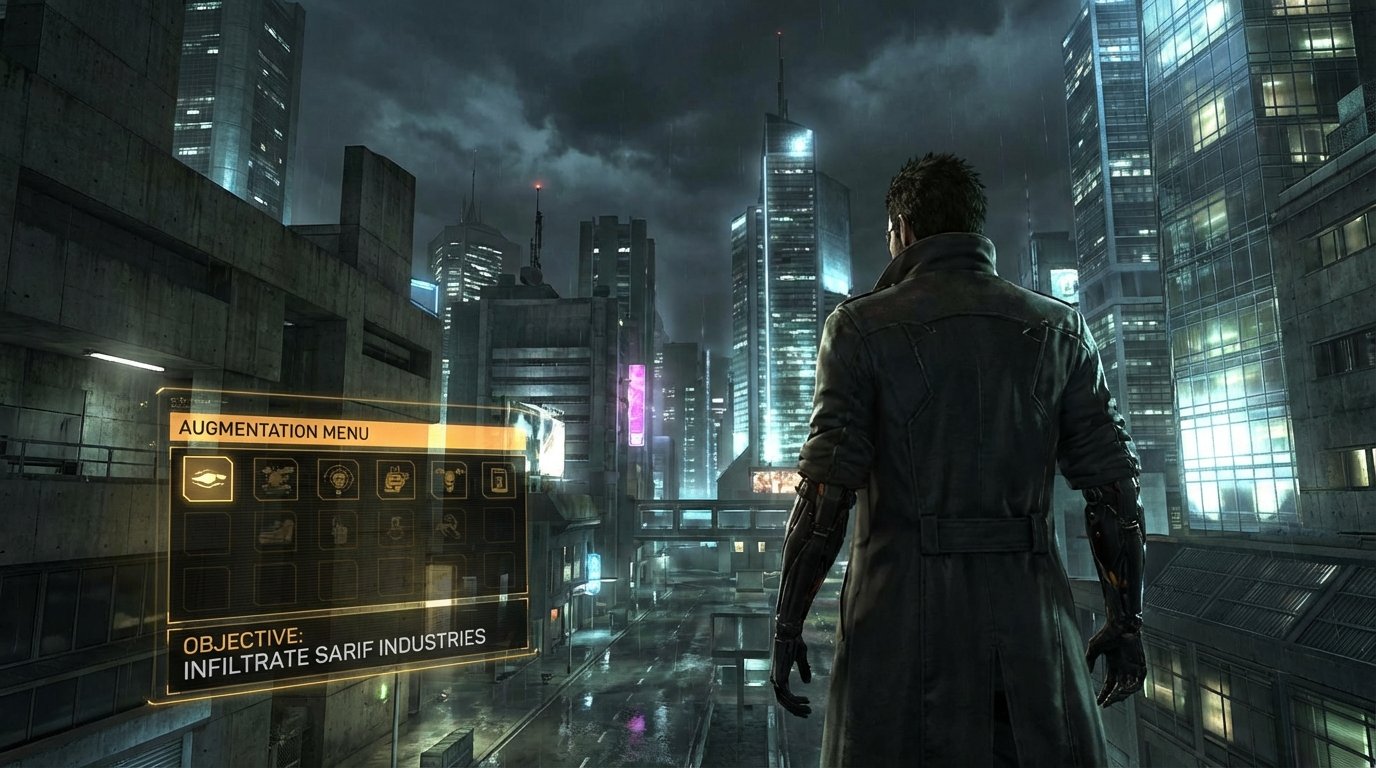This screenshot has width=1376, height=768.
Task: Switch to the OBJECTIVE section
Action: (246, 638)
